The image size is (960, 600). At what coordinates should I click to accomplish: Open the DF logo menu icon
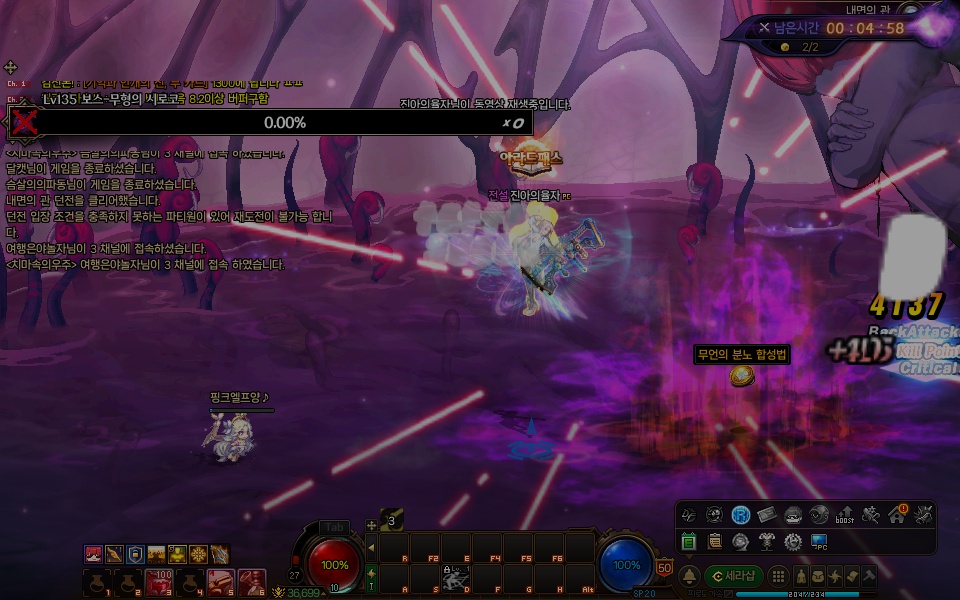(688, 514)
